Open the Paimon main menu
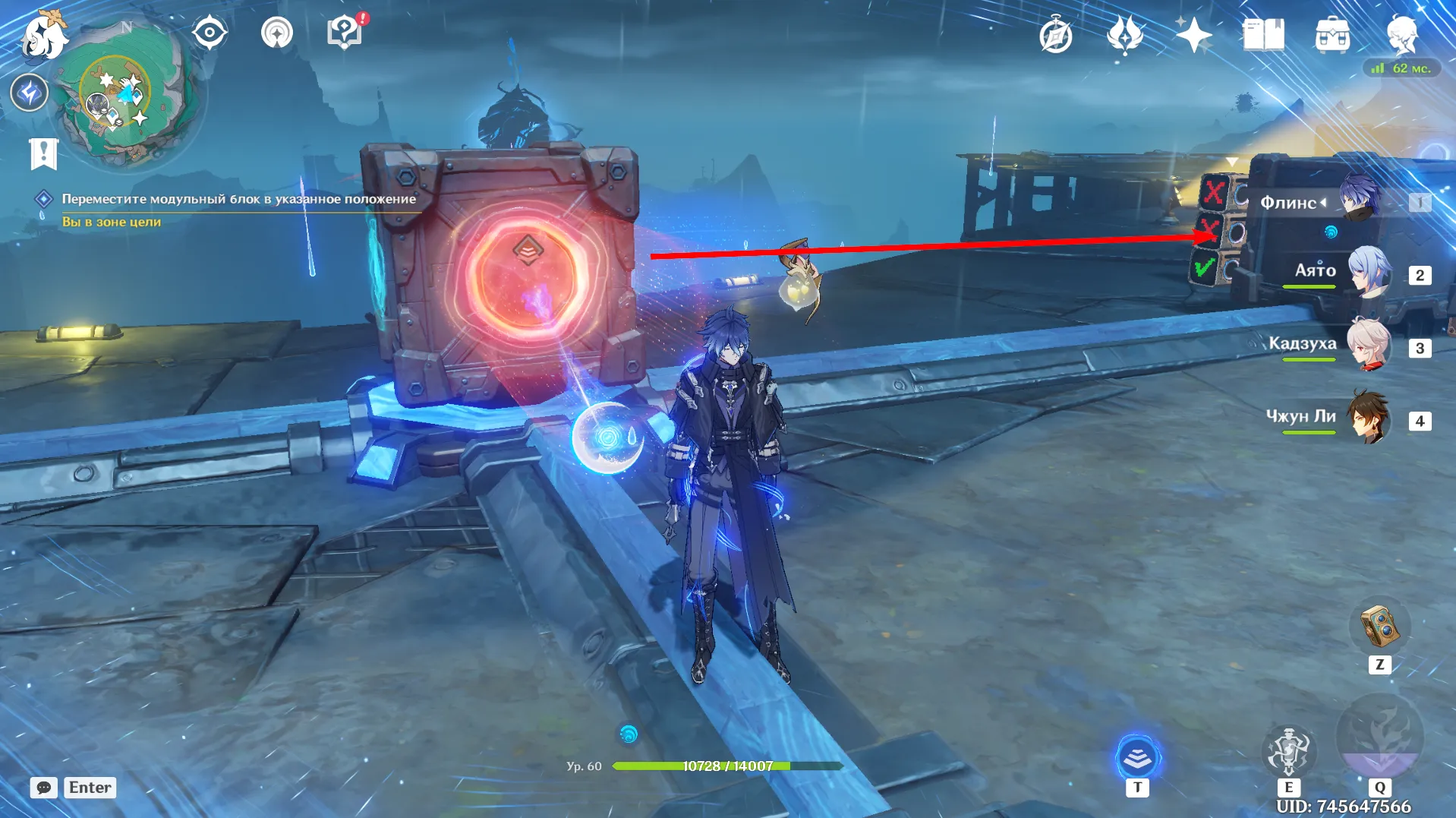Image resolution: width=1456 pixels, height=818 pixels. click(44, 36)
